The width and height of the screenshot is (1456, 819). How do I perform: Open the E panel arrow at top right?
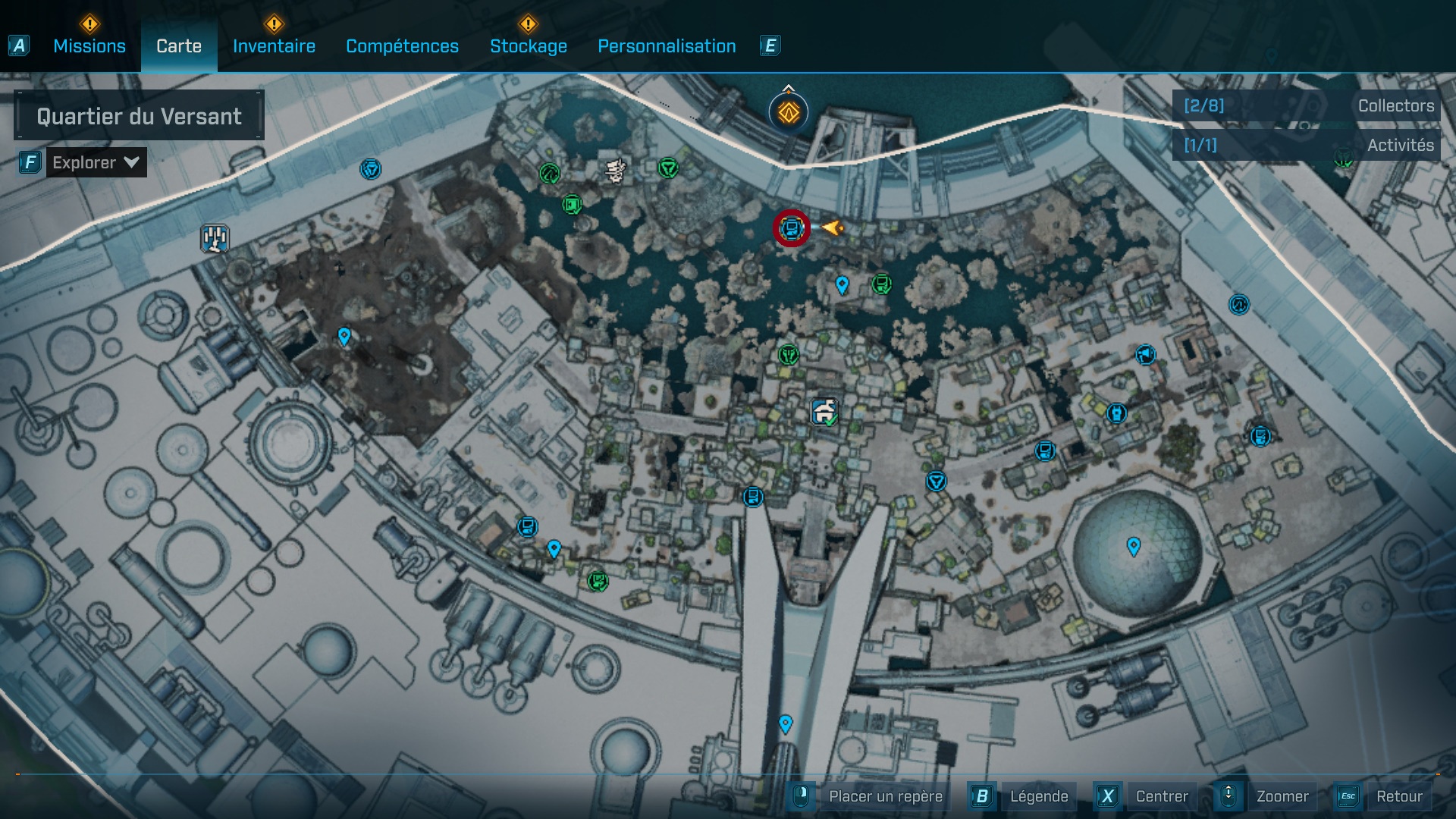(x=770, y=45)
